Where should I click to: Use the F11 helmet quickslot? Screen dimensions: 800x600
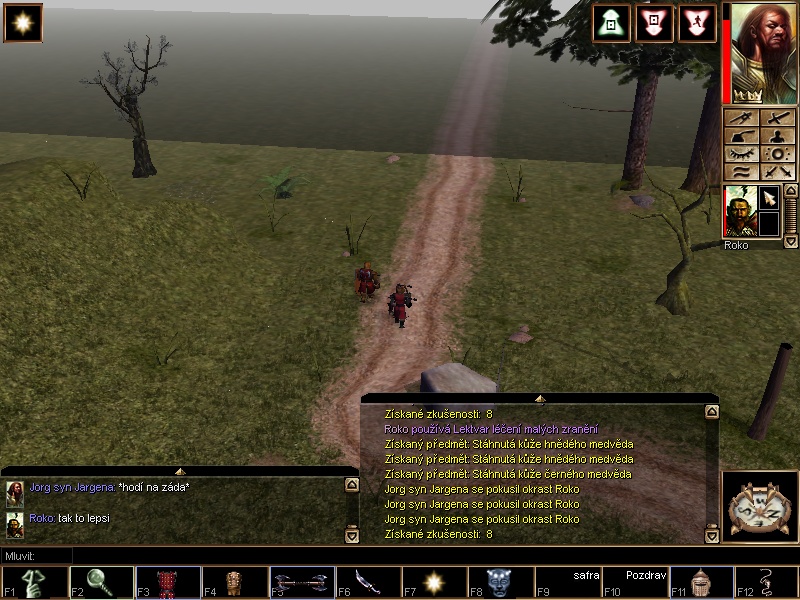pyautogui.click(x=701, y=583)
